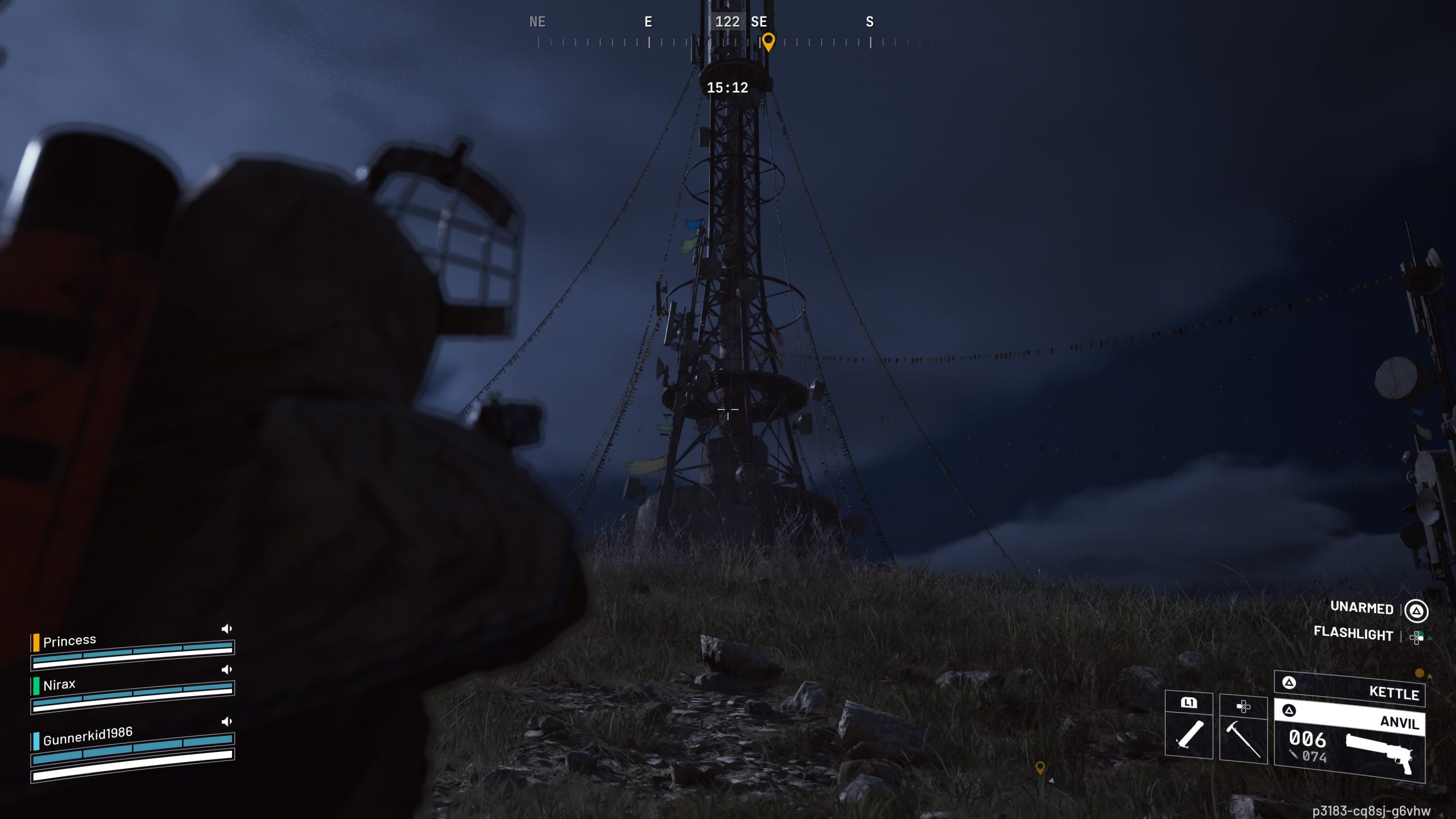Toggle the speaker icon beside Nirax
The height and width of the screenshot is (819, 1456).
[226, 669]
